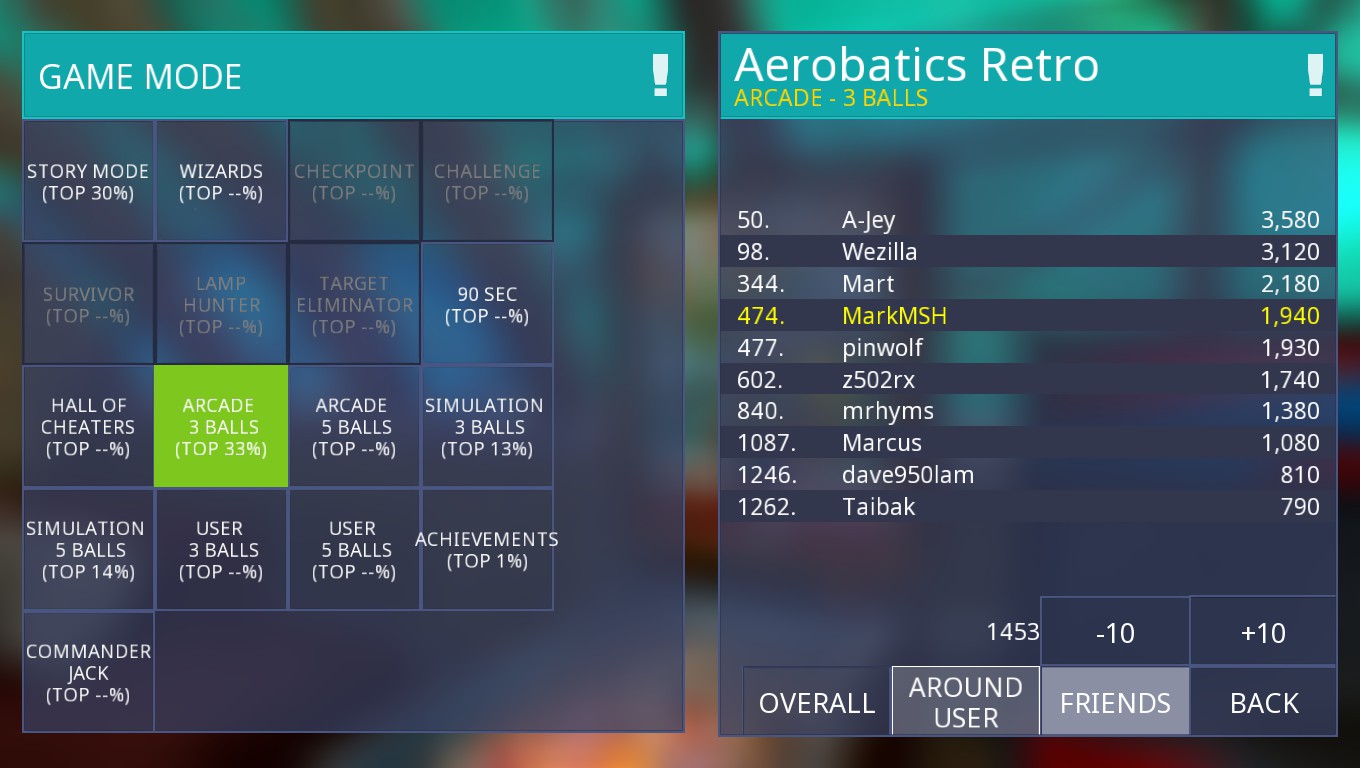This screenshot has width=1360, height=768.
Task: Advance ten ranks with +10
Action: pyautogui.click(x=1263, y=632)
